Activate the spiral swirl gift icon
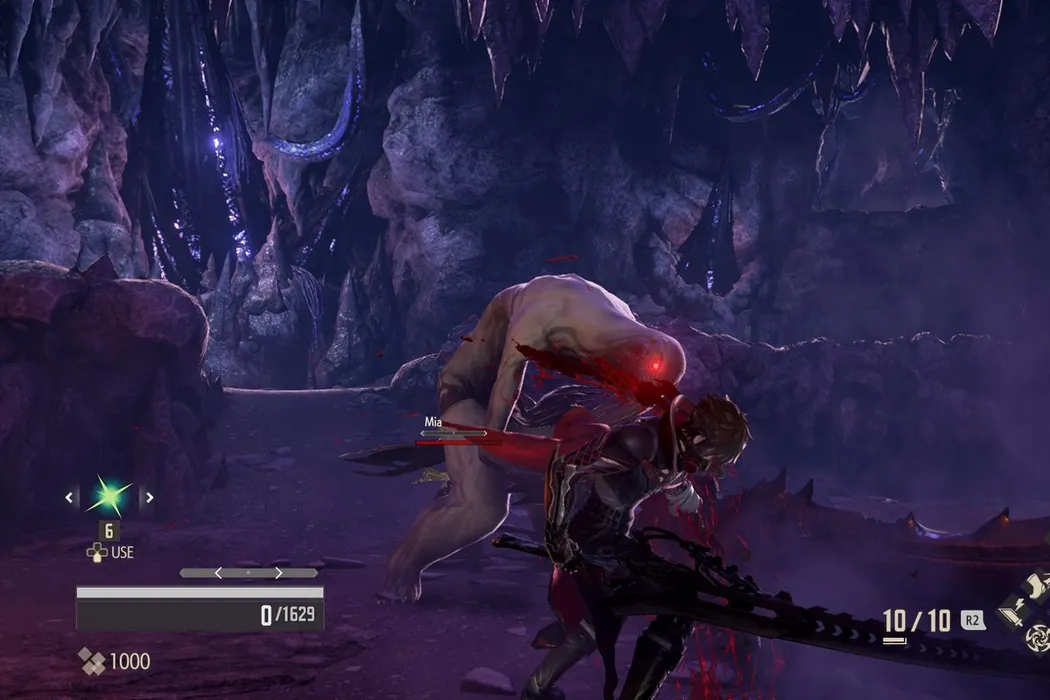The width and height of the screenshot is (1050, 700). 1040,636
